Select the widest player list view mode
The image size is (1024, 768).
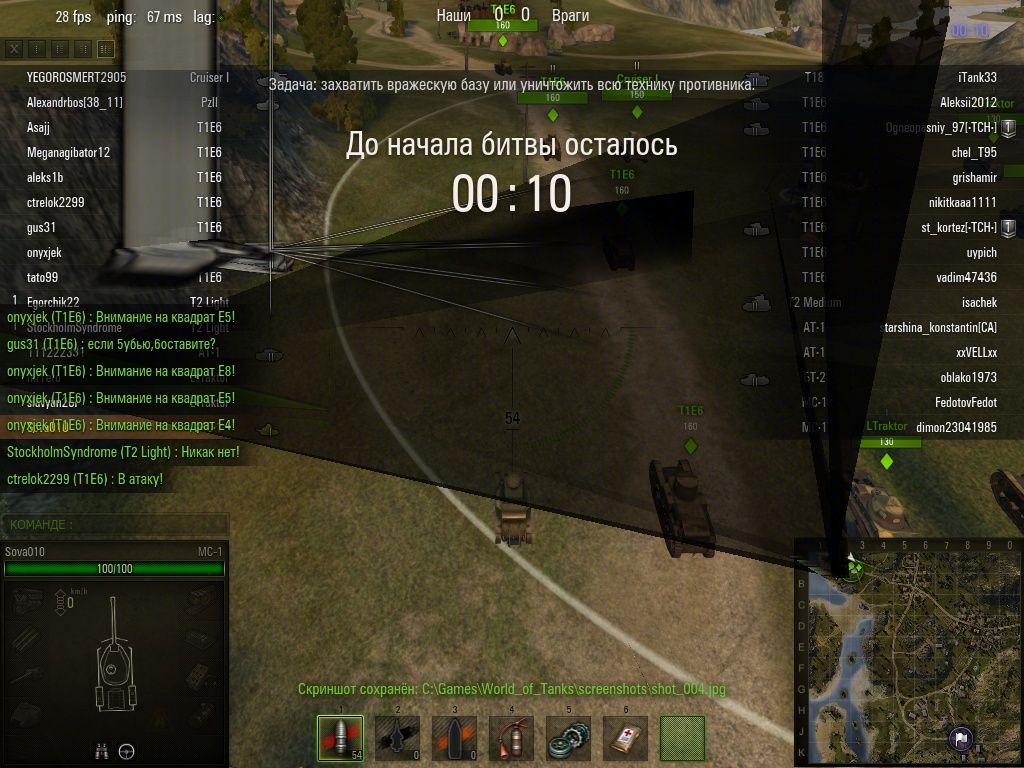105,48
